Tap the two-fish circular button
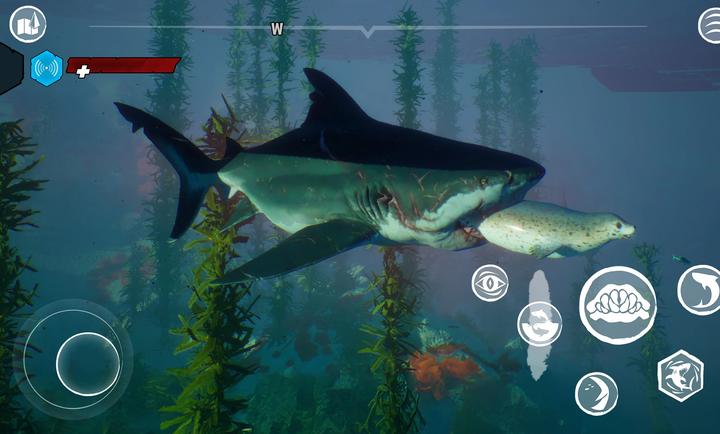 coord(539,324)
